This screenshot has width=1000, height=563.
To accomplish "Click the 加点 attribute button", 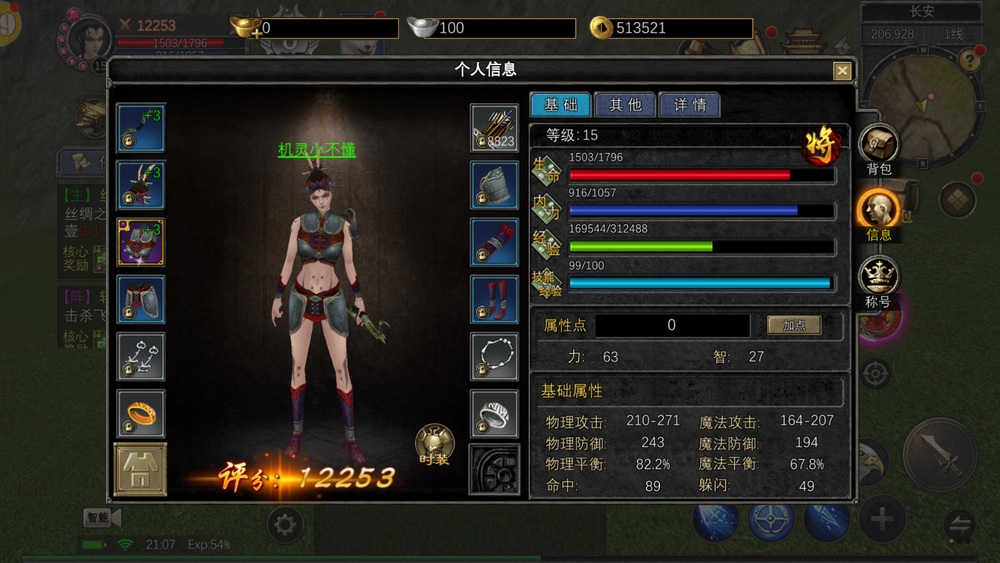I will [x=794, y=326].
